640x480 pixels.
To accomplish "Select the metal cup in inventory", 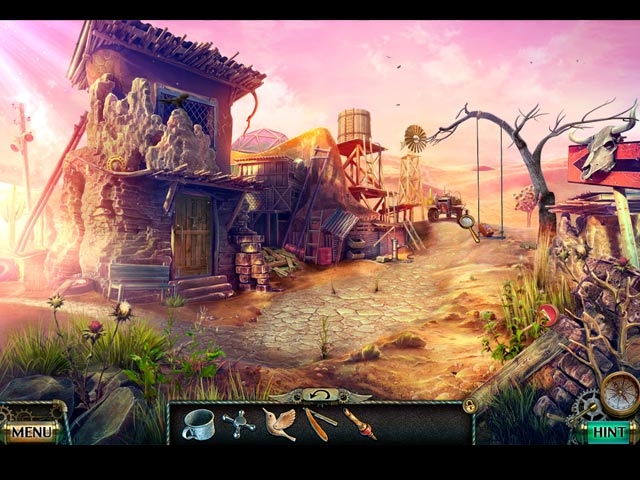I will [197, 424].
